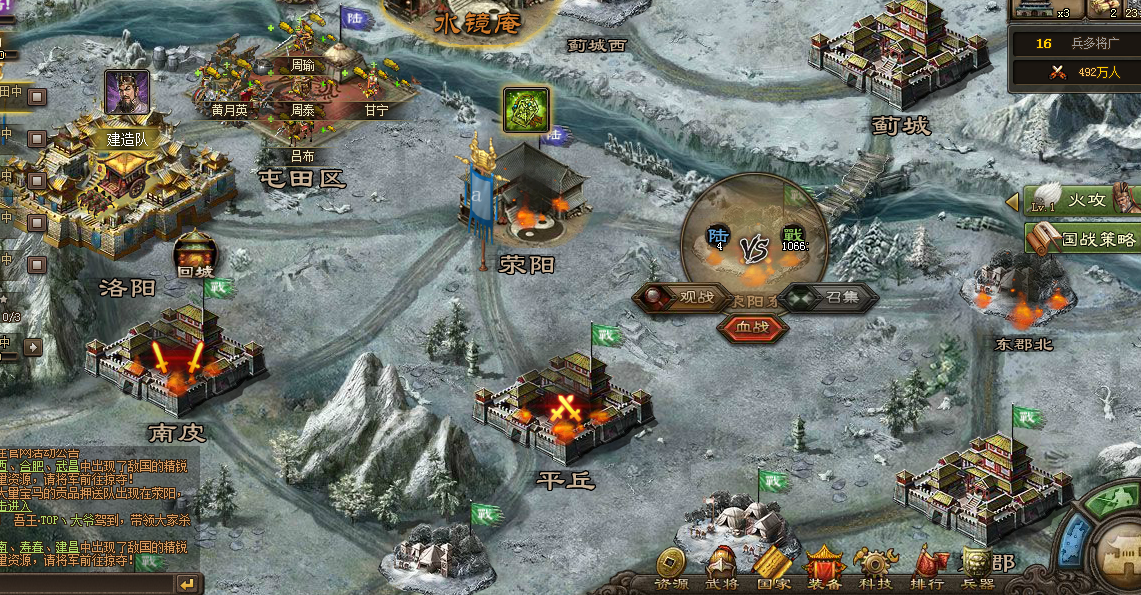Choose the red 血战 bloody battle button

tap(752, 326)
